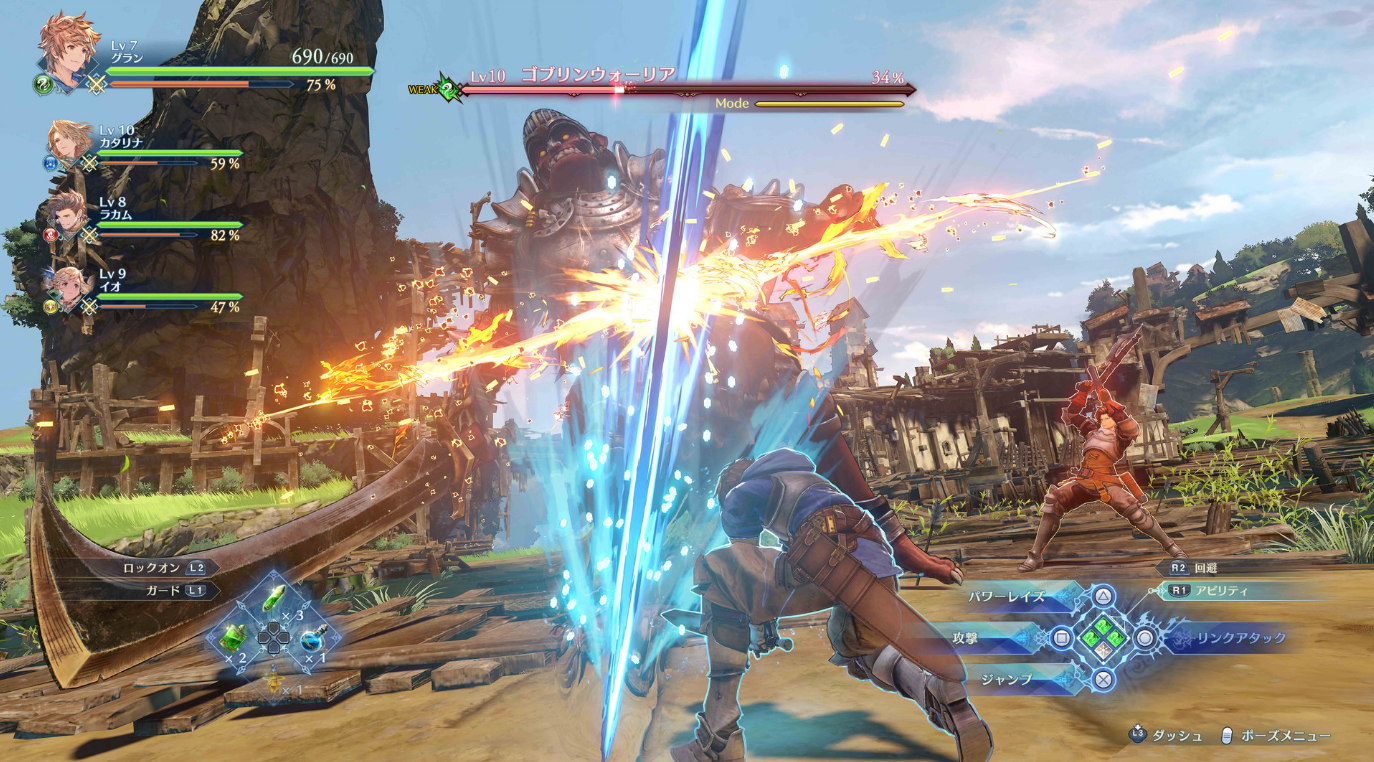Select Gran's party portrait
1374x762 pixels.
68,46
